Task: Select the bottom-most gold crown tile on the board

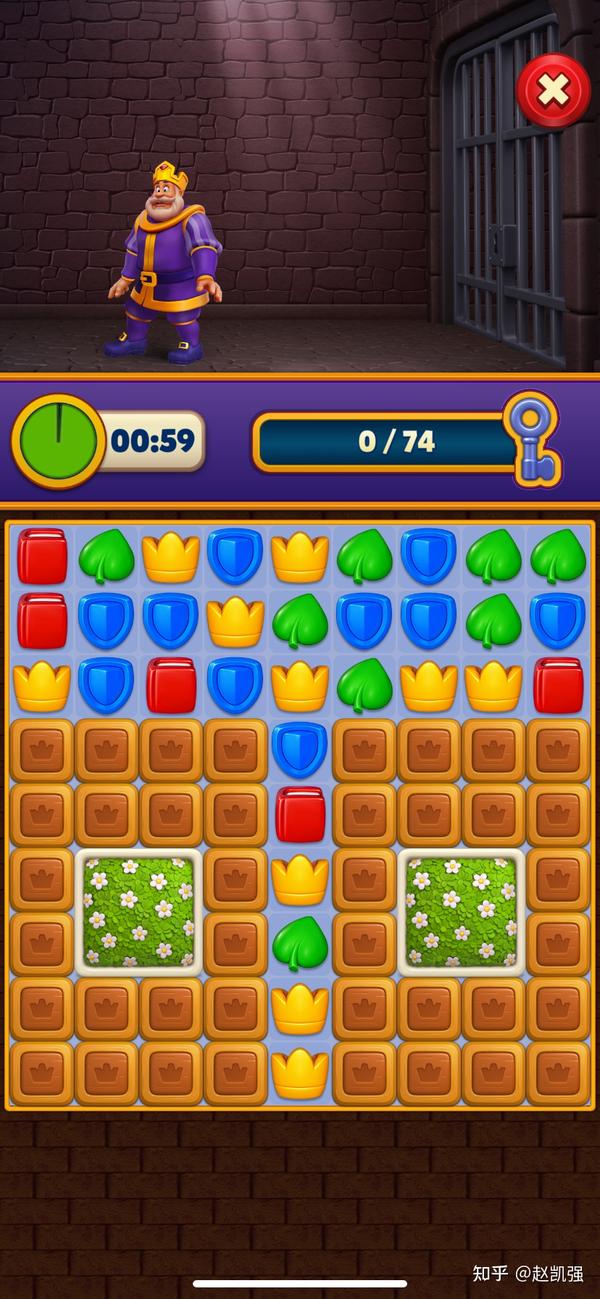Action: click(x=300, y=1072)
